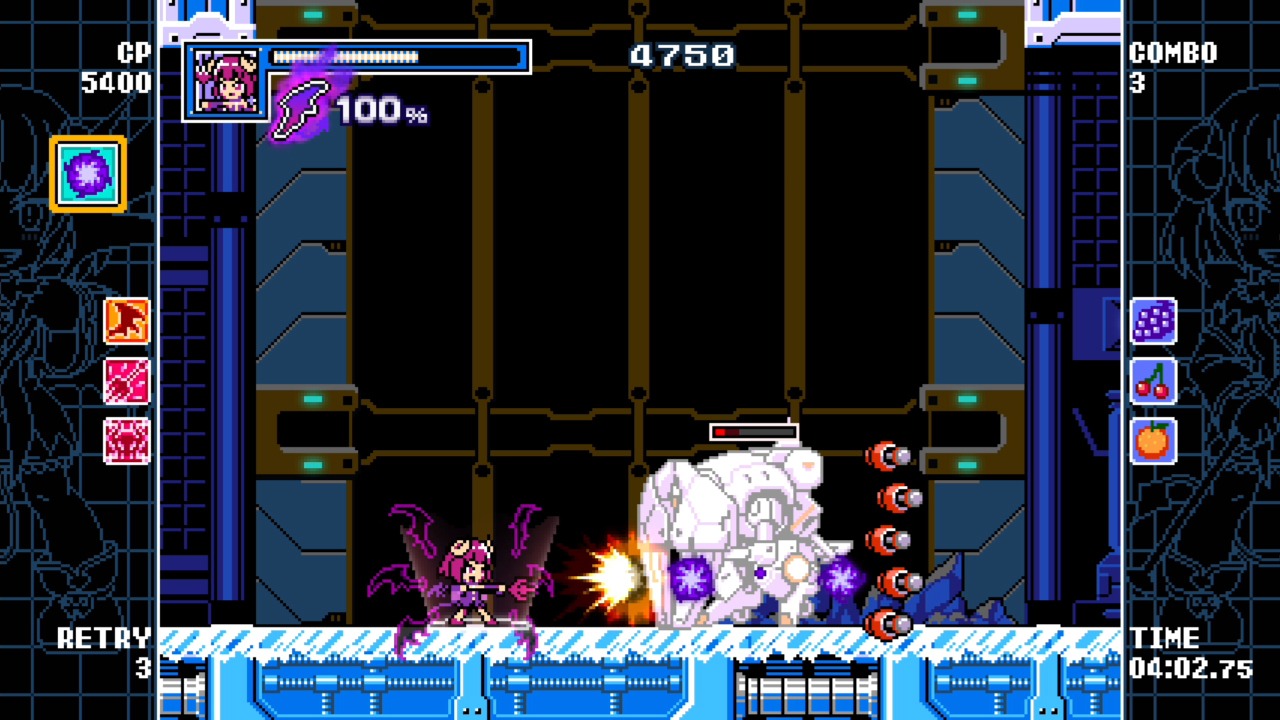Viewport: 1280px width, 720px height.
Task: Click the heroine's portrait frame
Action: pos(224,80)
